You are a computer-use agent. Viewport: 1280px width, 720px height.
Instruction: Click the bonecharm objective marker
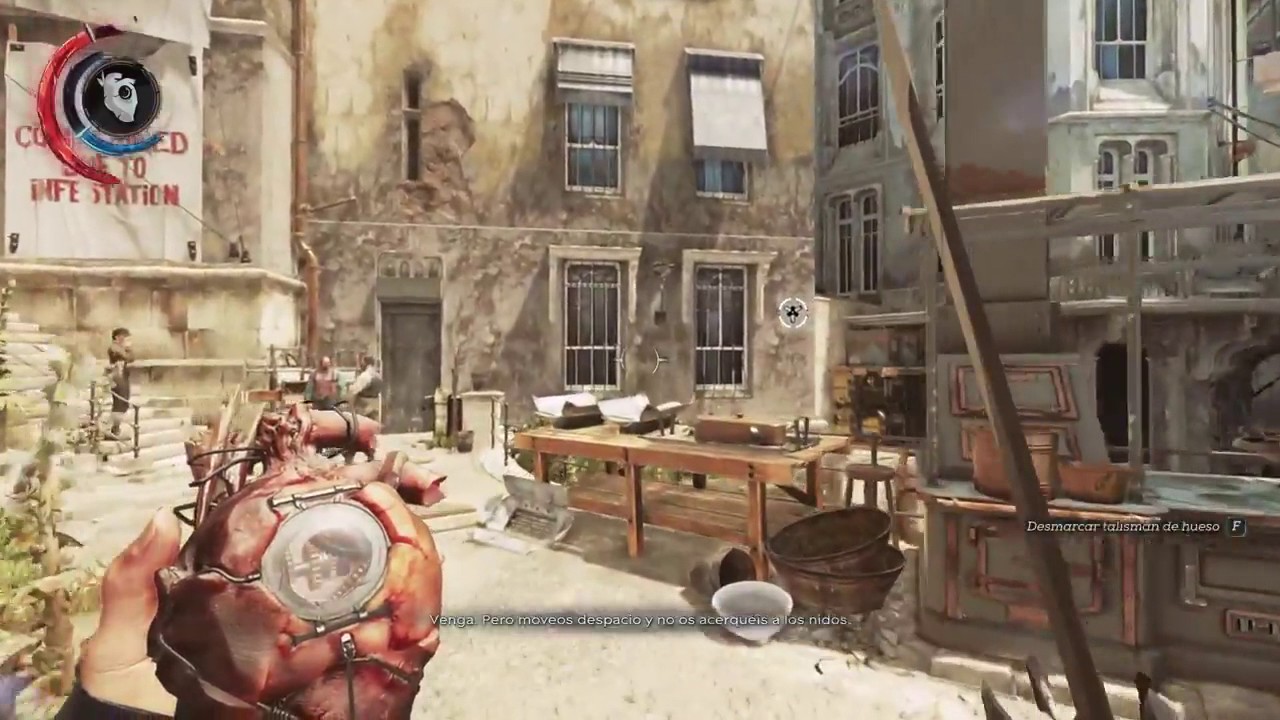[x=793, y=313]
